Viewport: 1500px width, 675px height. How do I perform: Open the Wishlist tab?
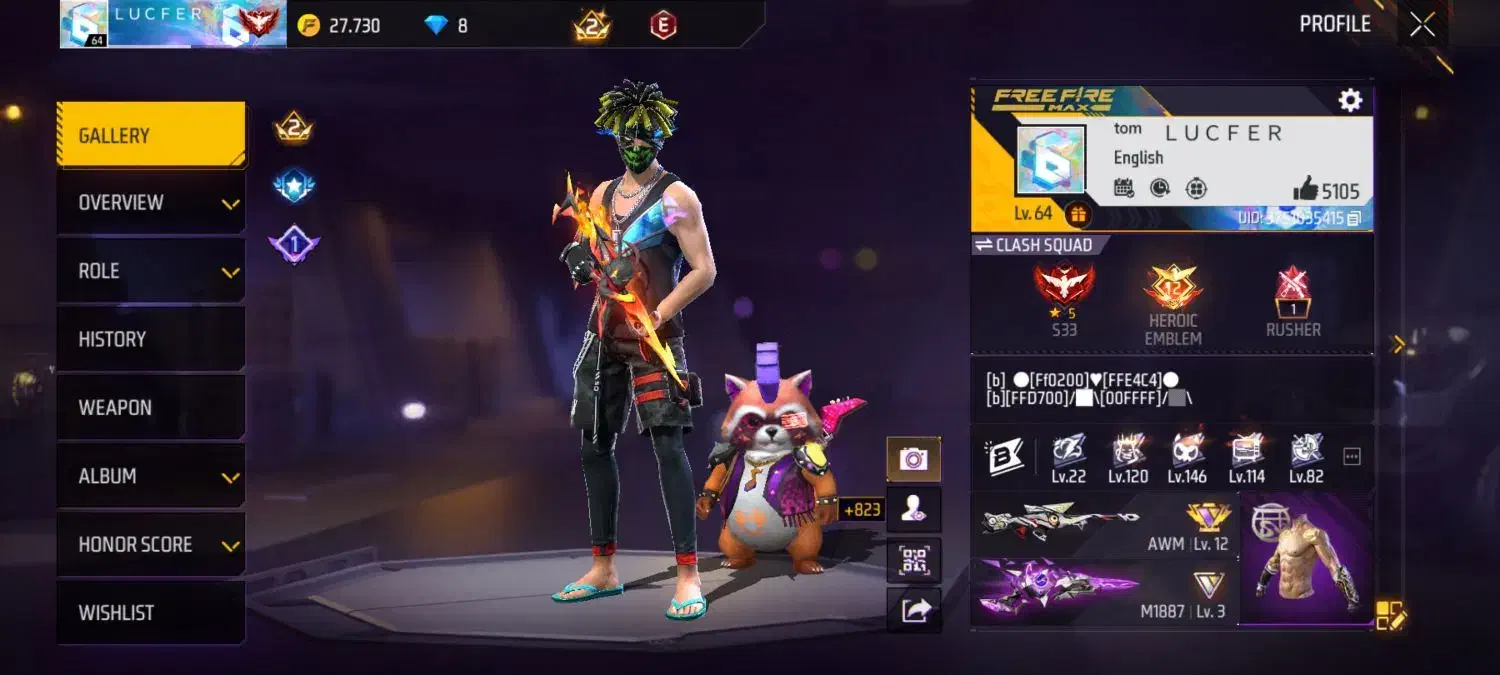pos(150,613)
